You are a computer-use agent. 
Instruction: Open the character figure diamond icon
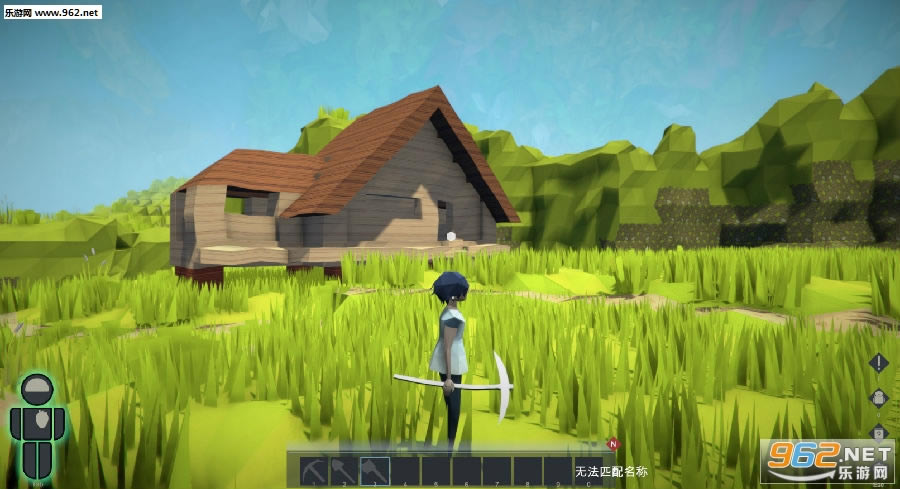(x=878, y=398)
